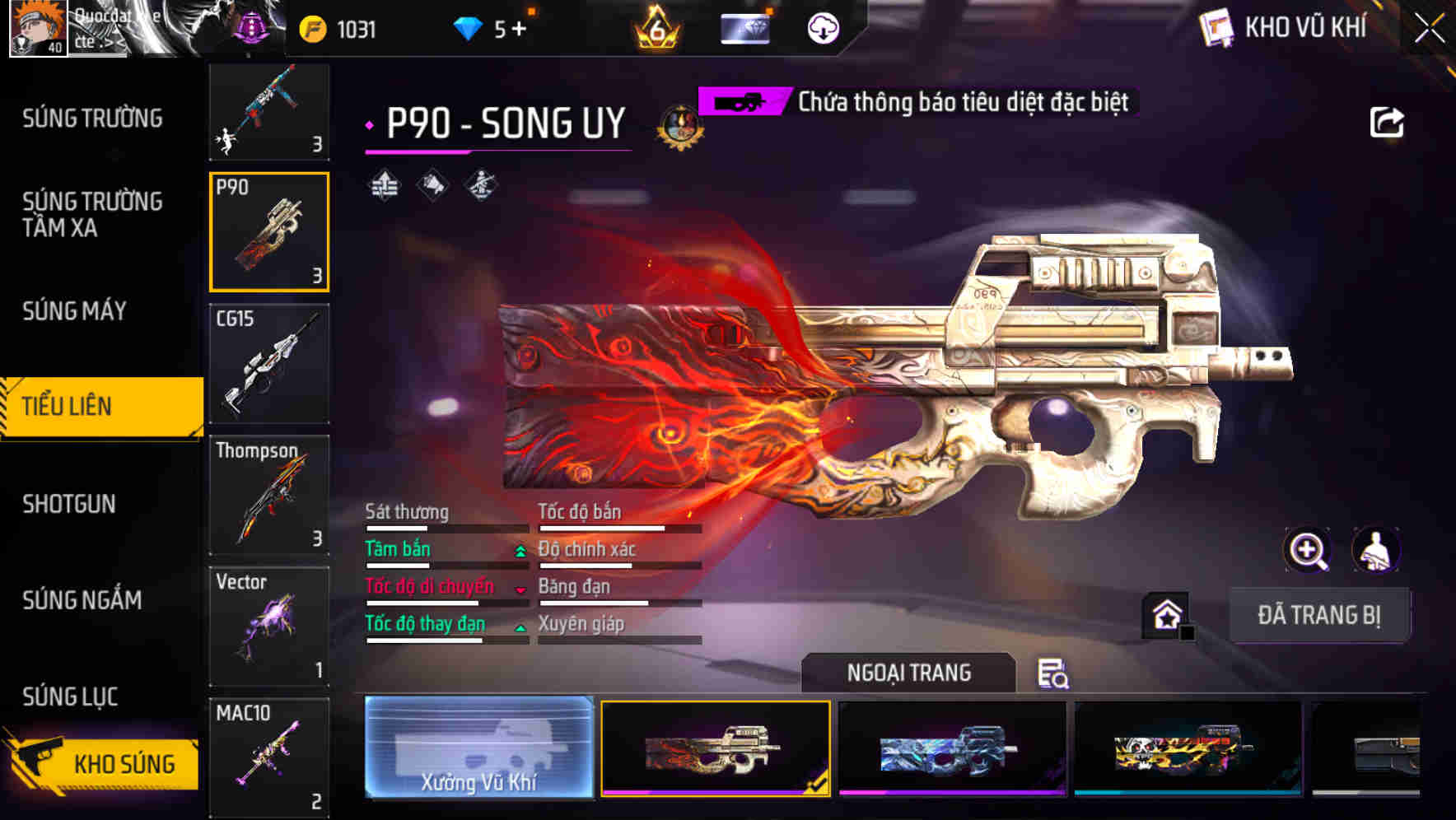Open the home star favorite icon
Image resolution: width=1456 pixels, height=820 pixels.
(x=1165, y=614)
